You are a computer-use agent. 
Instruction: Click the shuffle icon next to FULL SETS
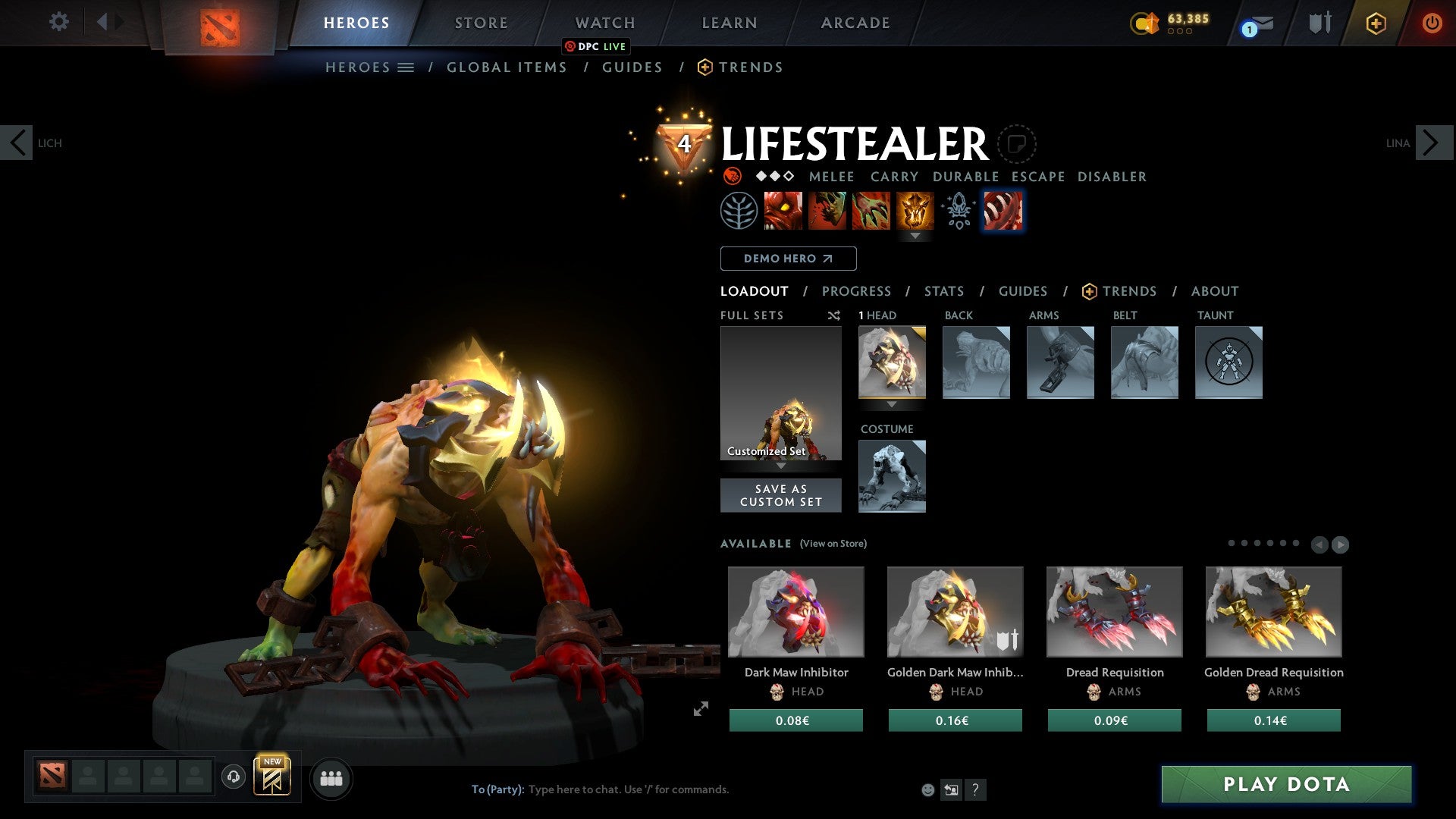[834, 315]
